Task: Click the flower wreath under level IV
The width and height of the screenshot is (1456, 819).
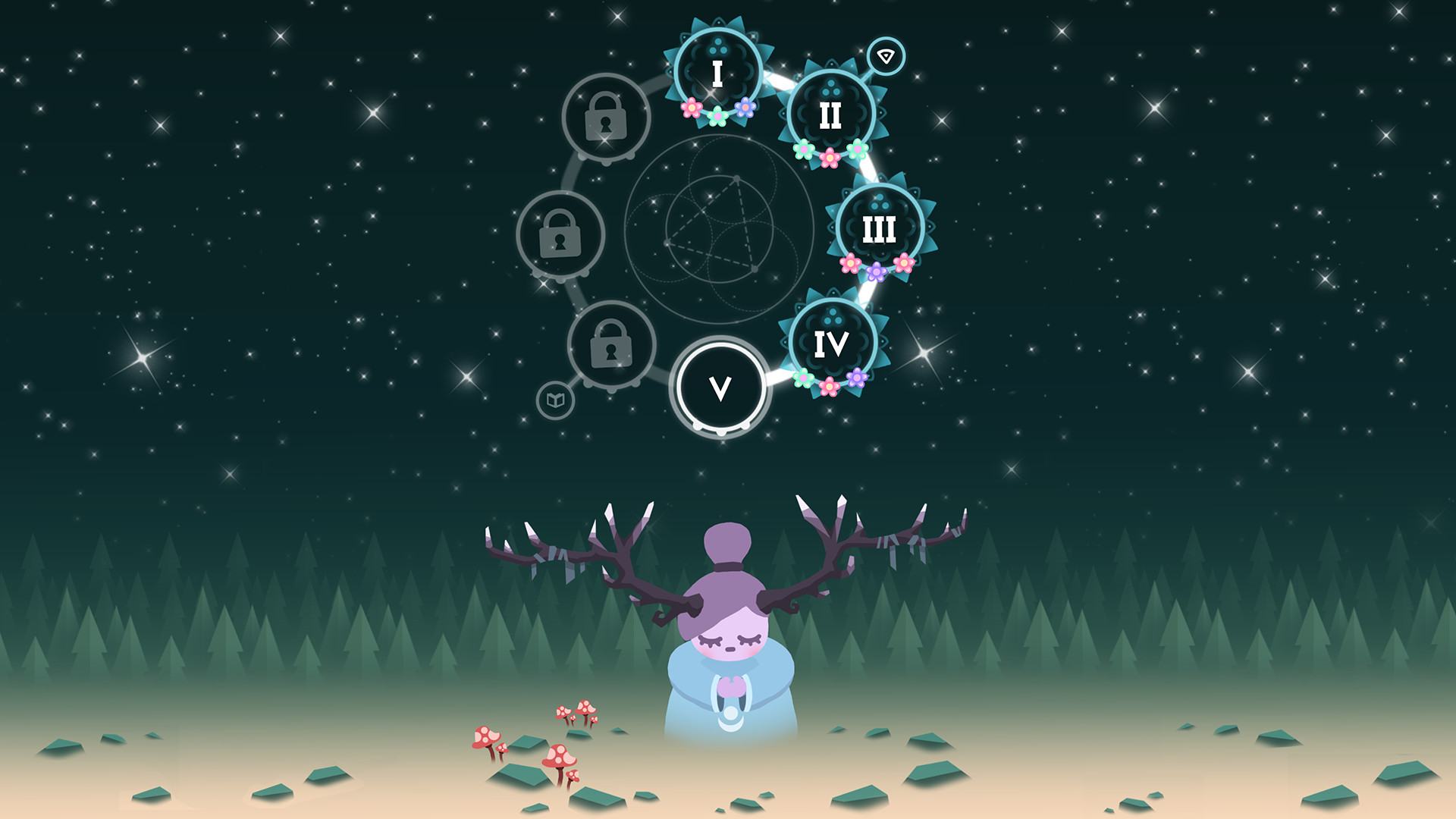Action: 829,382
